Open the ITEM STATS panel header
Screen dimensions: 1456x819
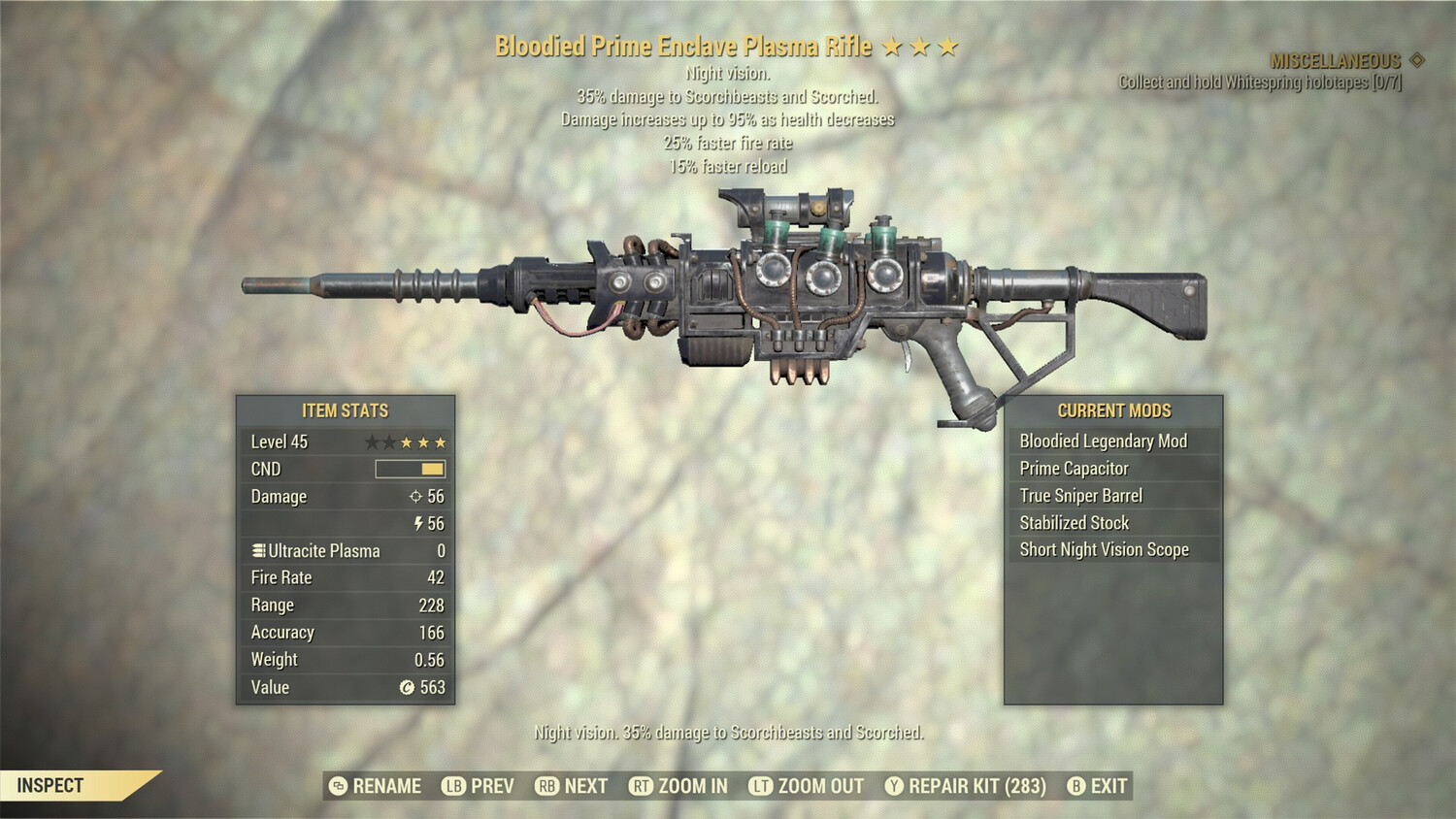345,410
